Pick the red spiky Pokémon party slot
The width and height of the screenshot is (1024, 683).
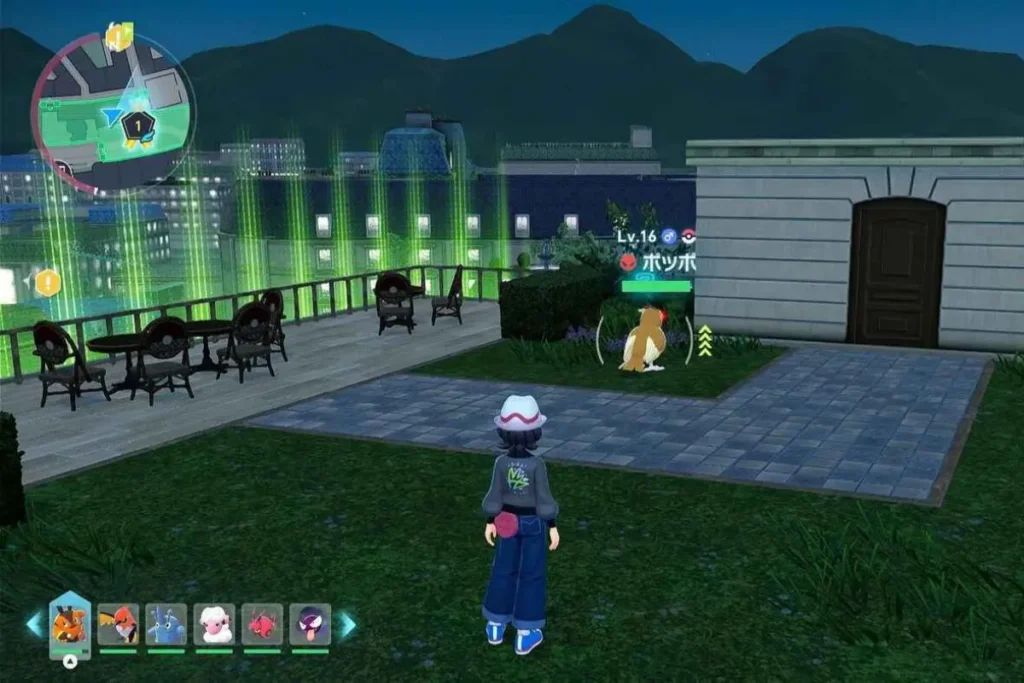[x=262, y=624]
